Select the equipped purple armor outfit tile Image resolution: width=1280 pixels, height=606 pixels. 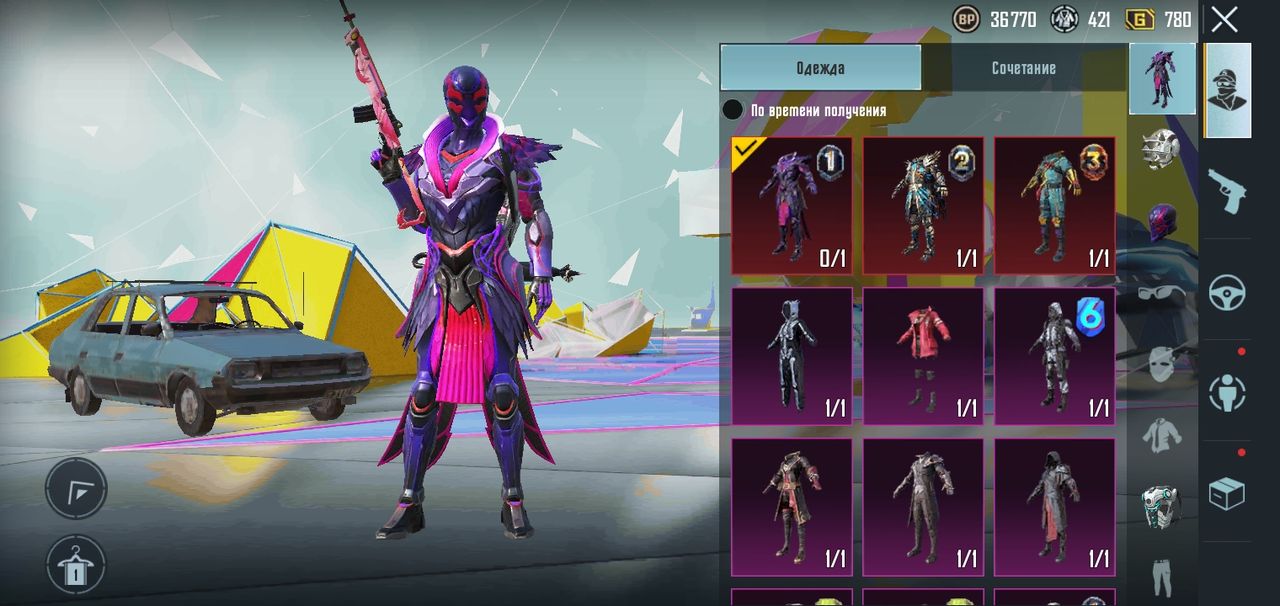[x=792, y=206]
